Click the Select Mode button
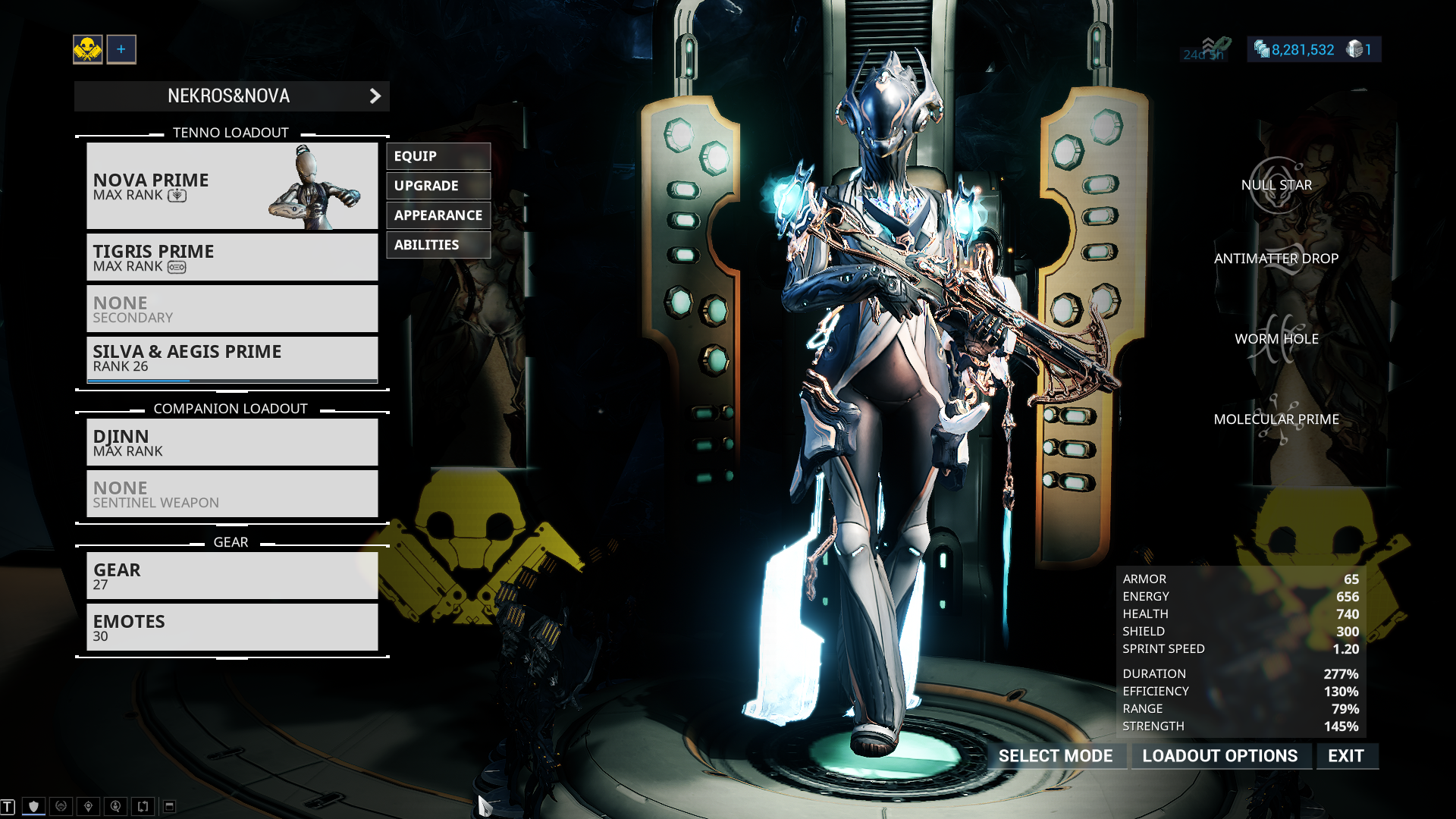The width and height of the screenshot is (1456, 819). 1055,756
